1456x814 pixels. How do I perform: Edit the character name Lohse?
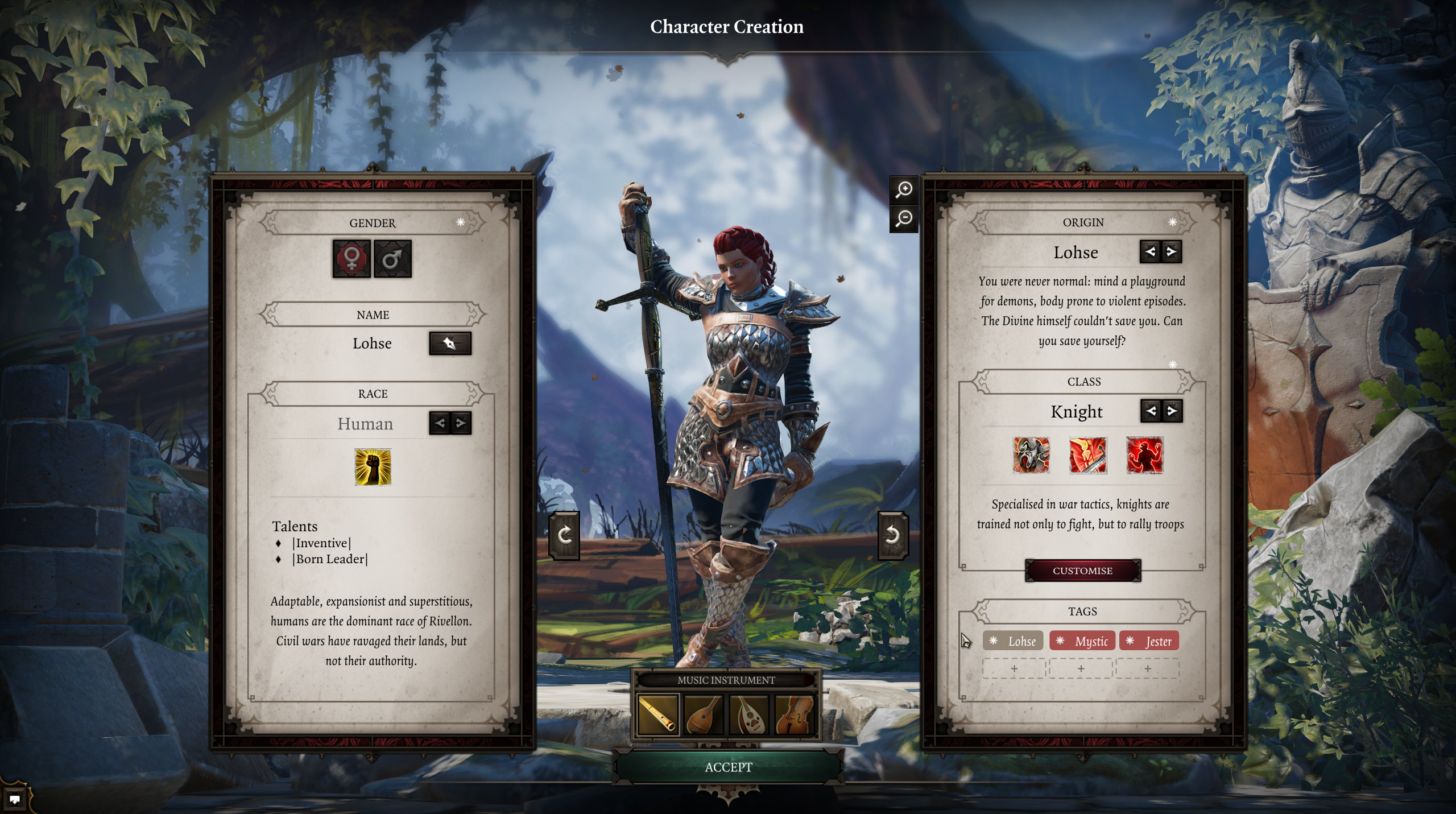450,344
